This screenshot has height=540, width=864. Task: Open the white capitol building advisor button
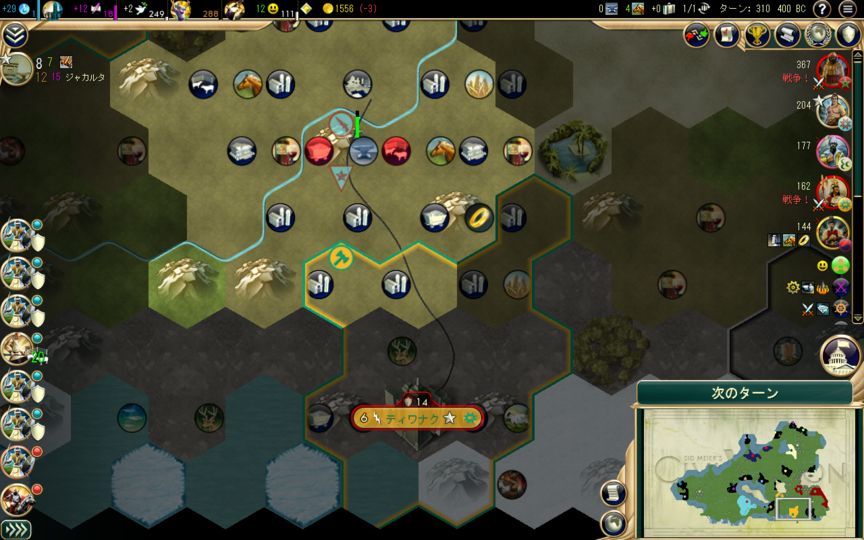point(839,354)
